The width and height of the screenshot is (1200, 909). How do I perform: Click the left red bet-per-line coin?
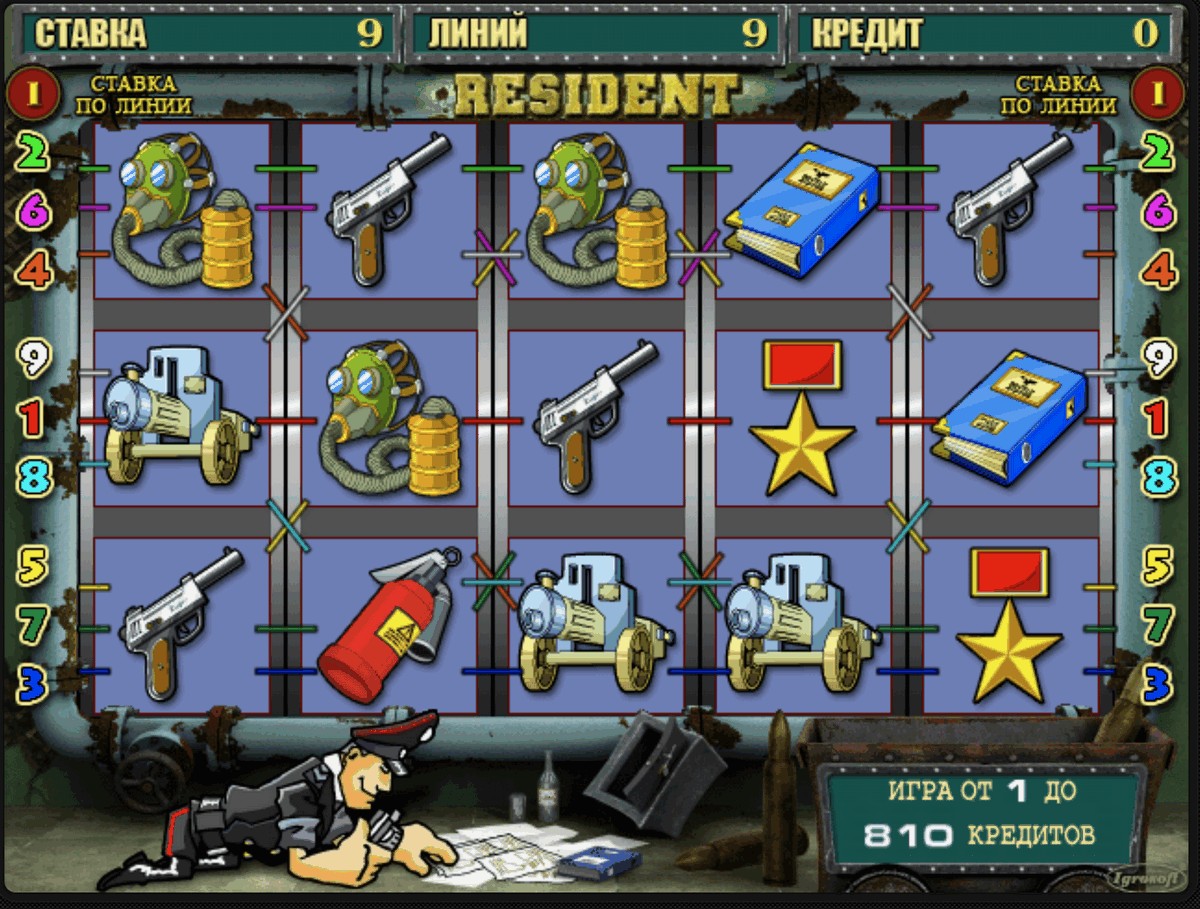[x=32, y=94]
